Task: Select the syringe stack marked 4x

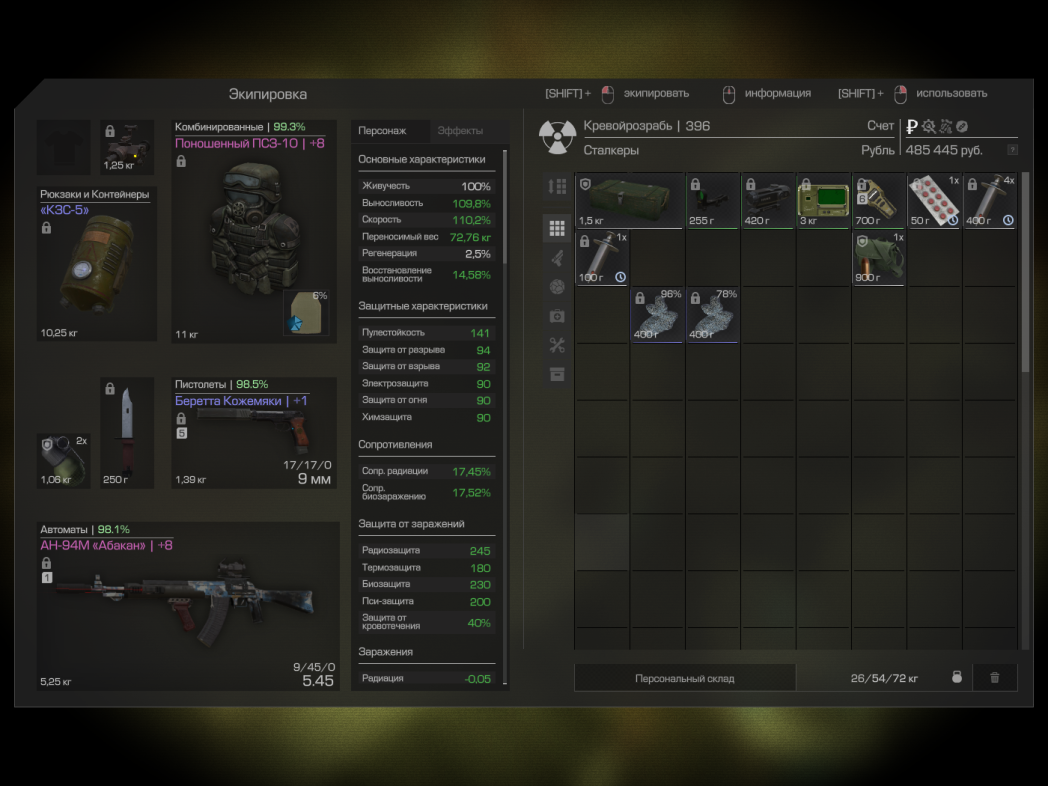Action: click(x=990, y=200)
